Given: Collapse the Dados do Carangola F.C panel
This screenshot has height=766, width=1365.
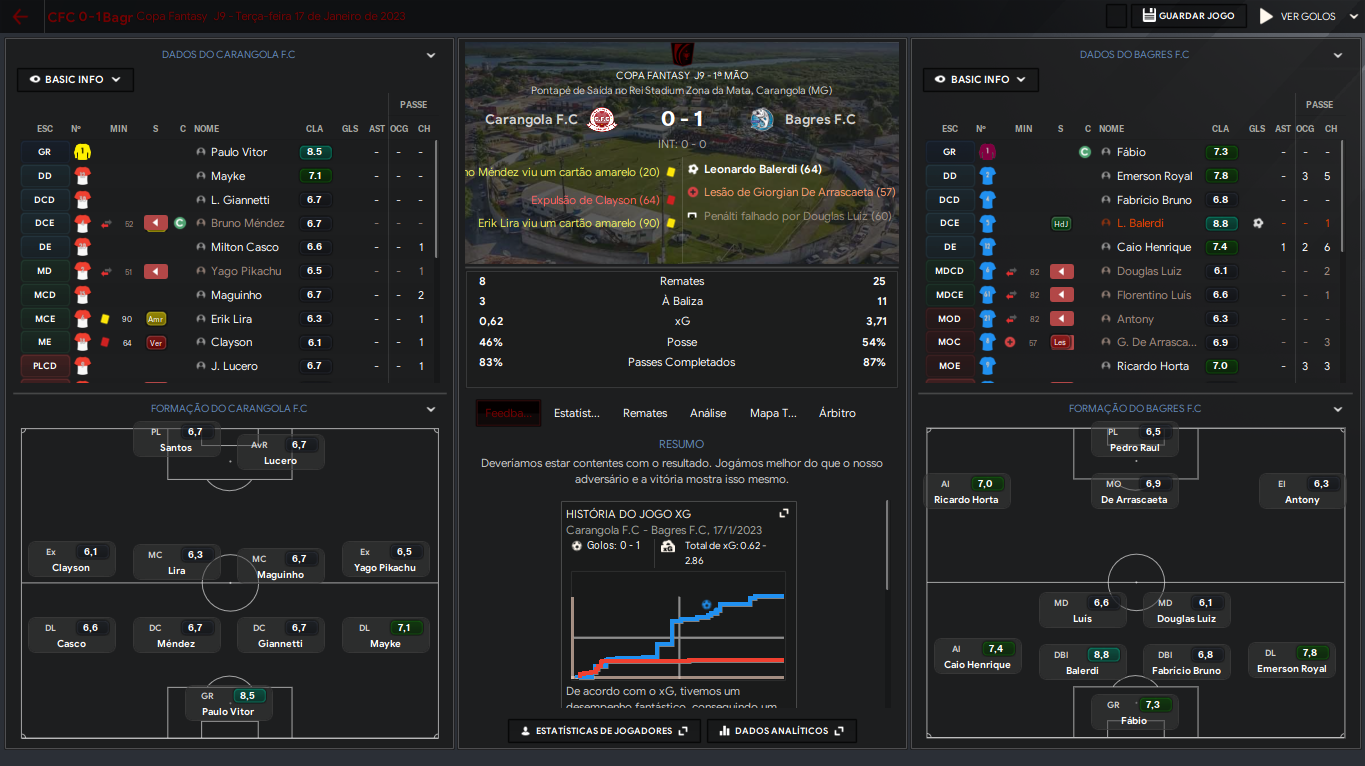Looking at the screenshot, I should (x=431, y=55).
